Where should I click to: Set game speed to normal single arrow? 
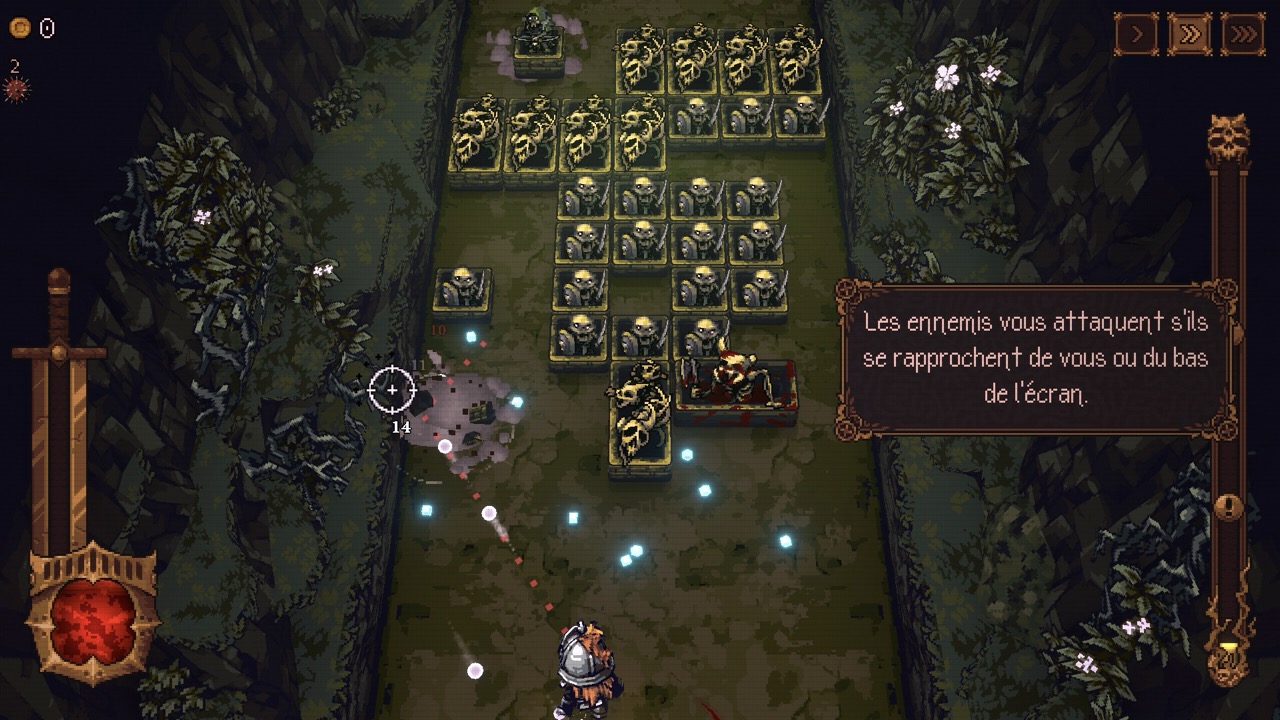1136,35
